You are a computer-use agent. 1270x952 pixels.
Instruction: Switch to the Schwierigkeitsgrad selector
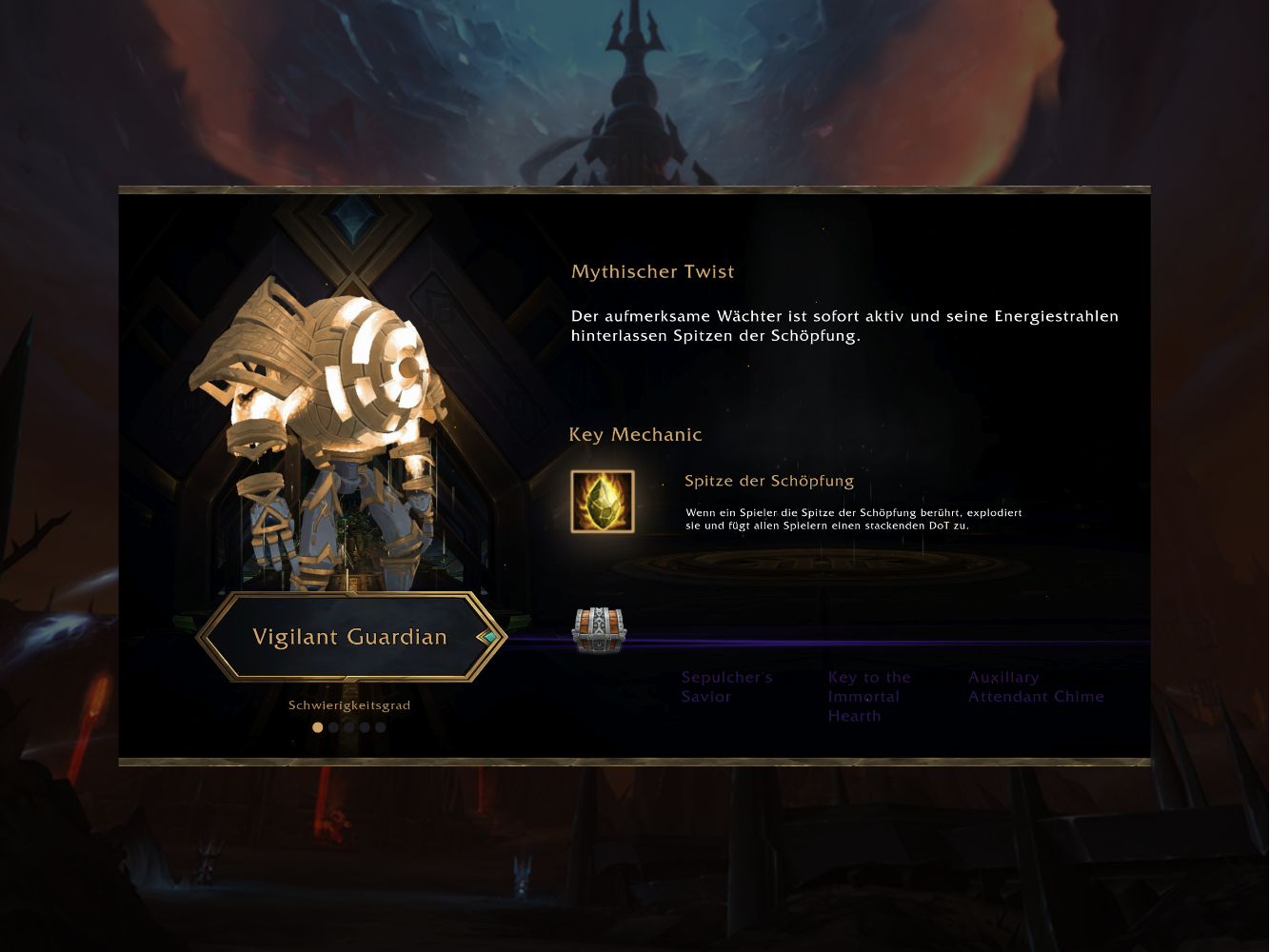pos(349,704)
